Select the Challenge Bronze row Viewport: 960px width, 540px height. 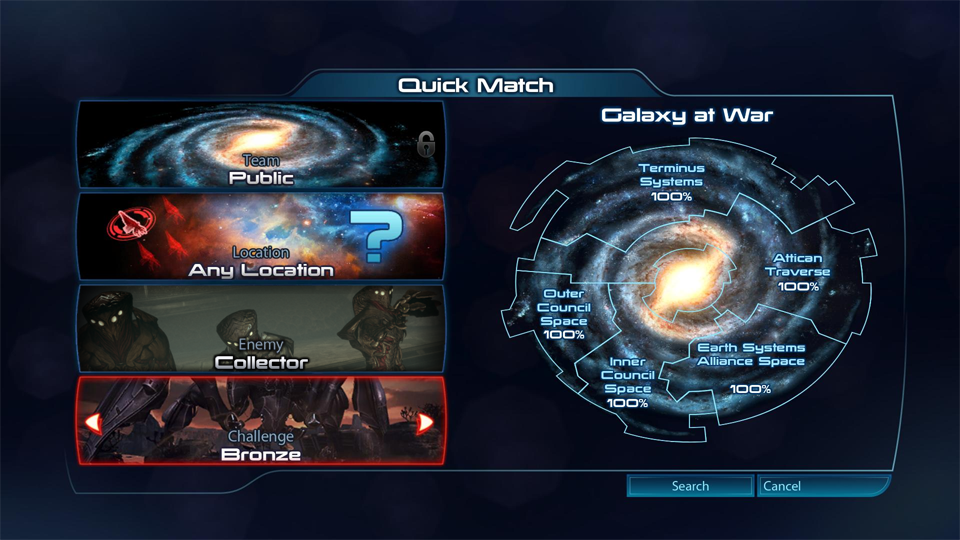(x=260, y=422)
